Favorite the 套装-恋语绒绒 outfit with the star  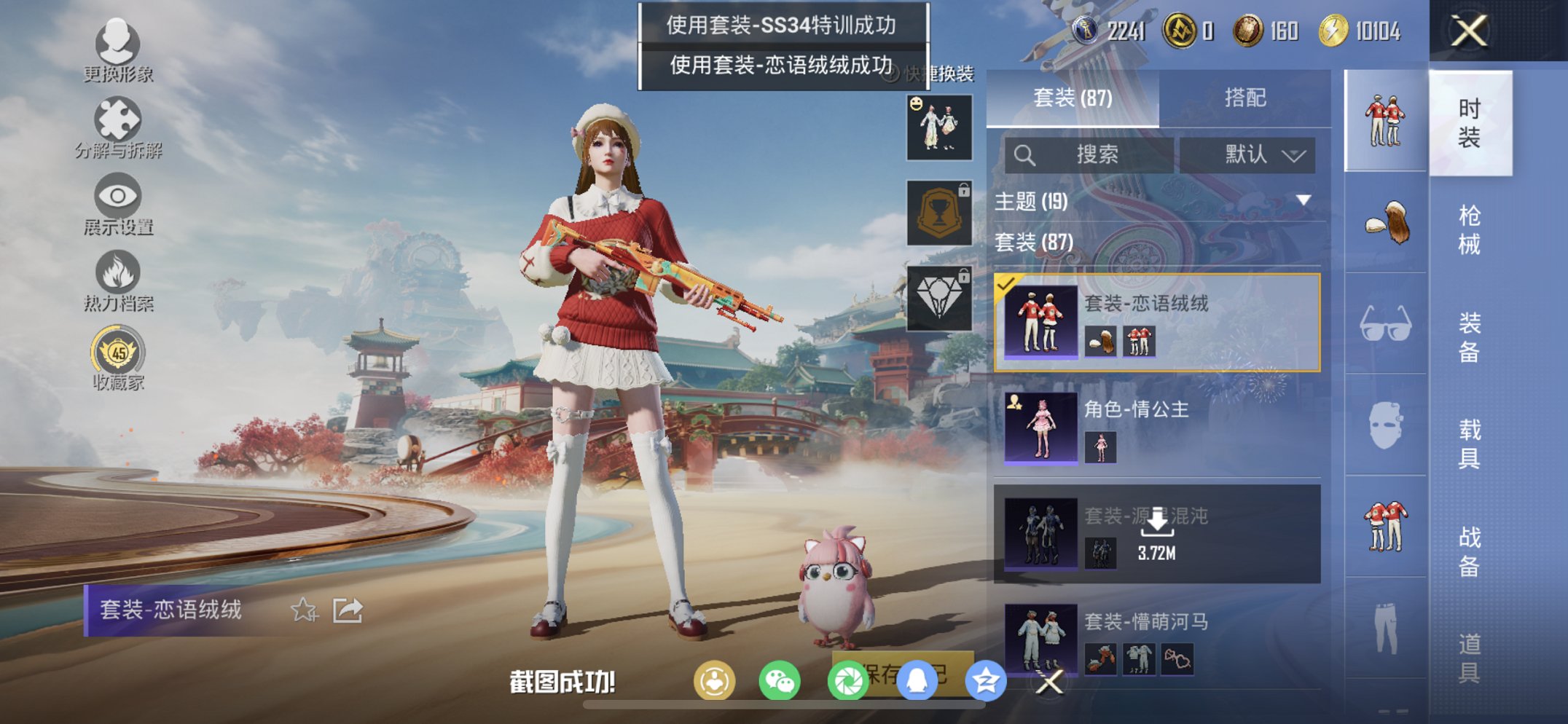(x=305, y=610)
